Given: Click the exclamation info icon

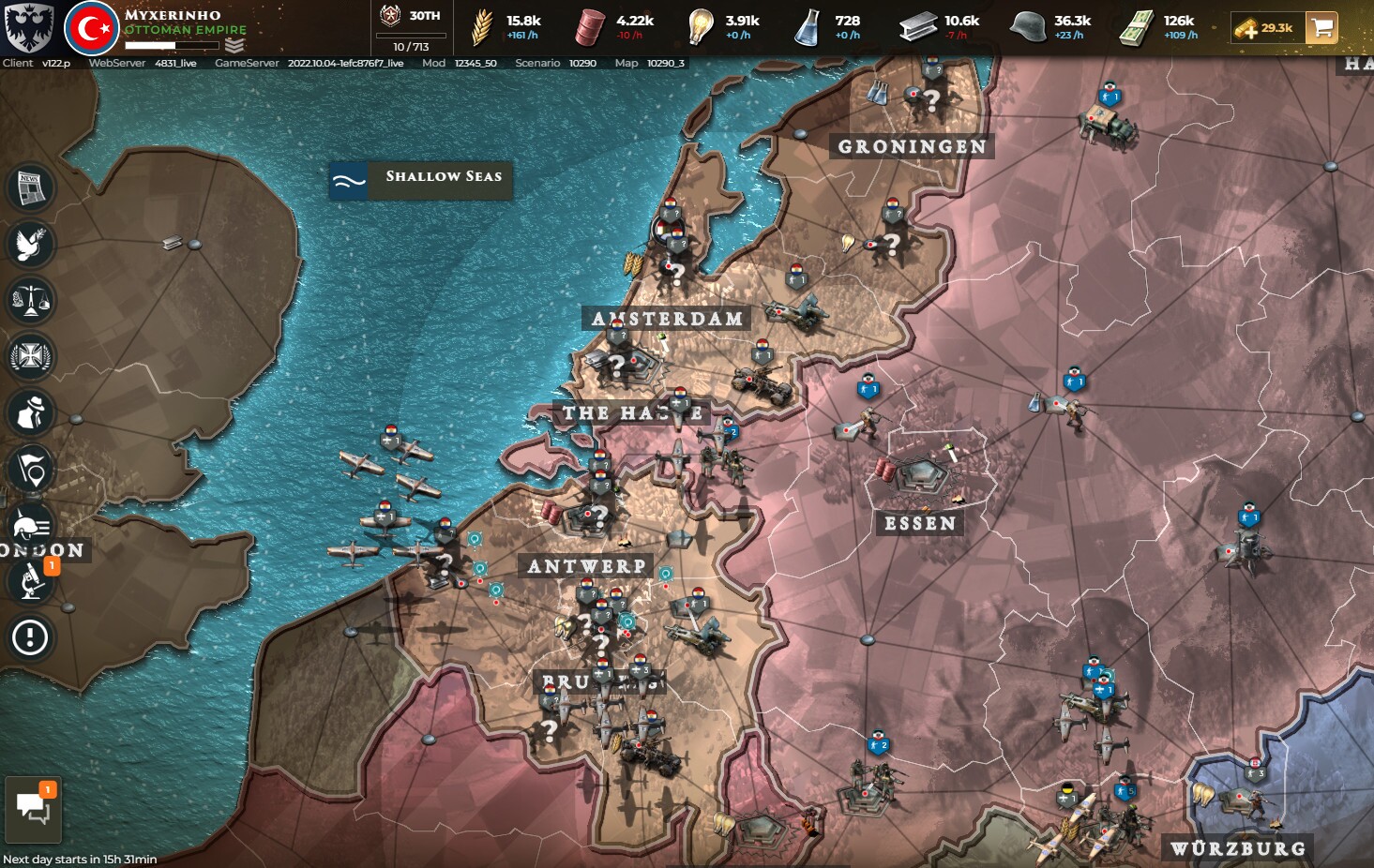Looking at the screenshot, I should tap(29, 638).
